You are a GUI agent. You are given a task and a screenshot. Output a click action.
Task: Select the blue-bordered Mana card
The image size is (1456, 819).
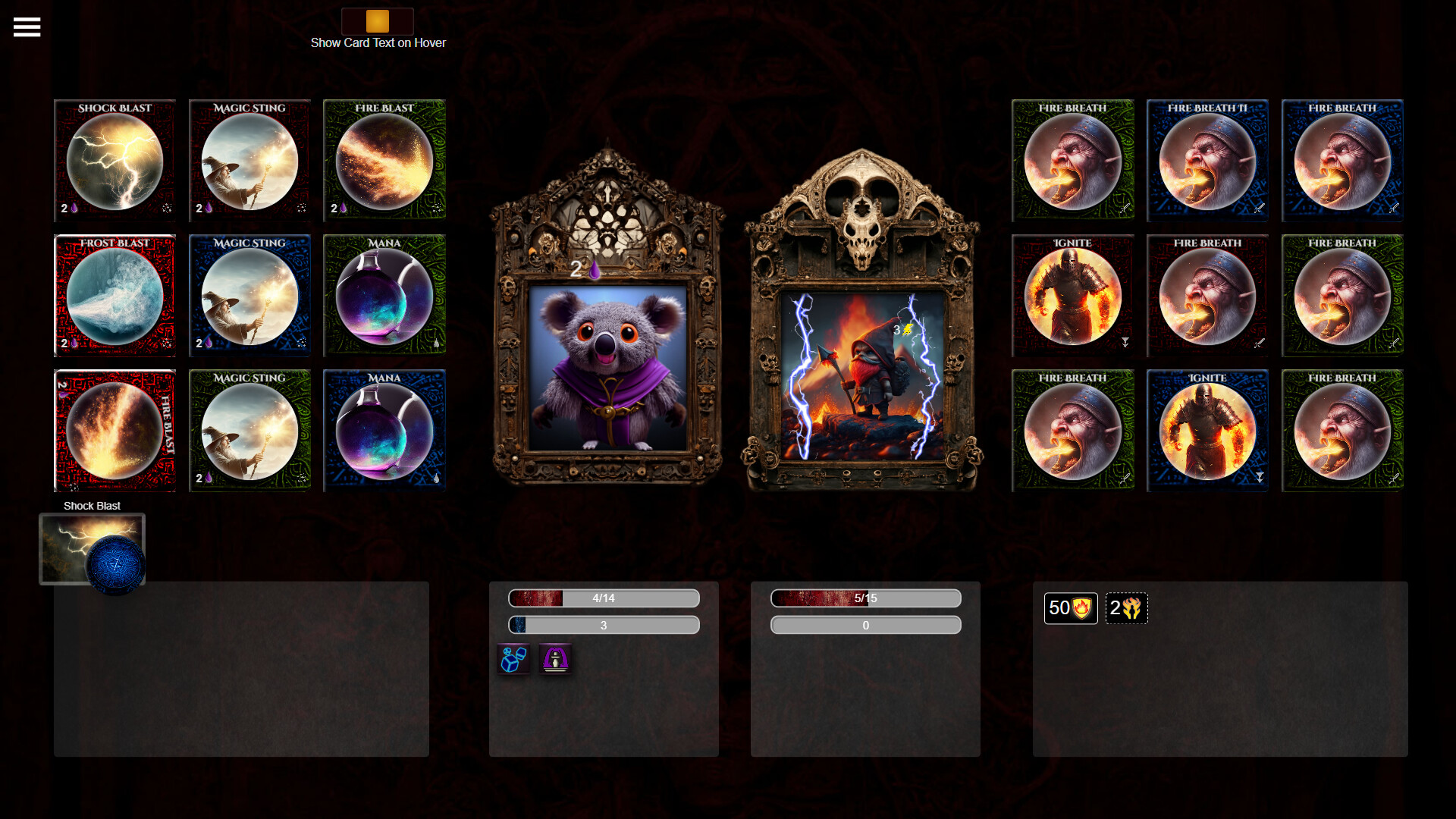(x=384, y=430)
